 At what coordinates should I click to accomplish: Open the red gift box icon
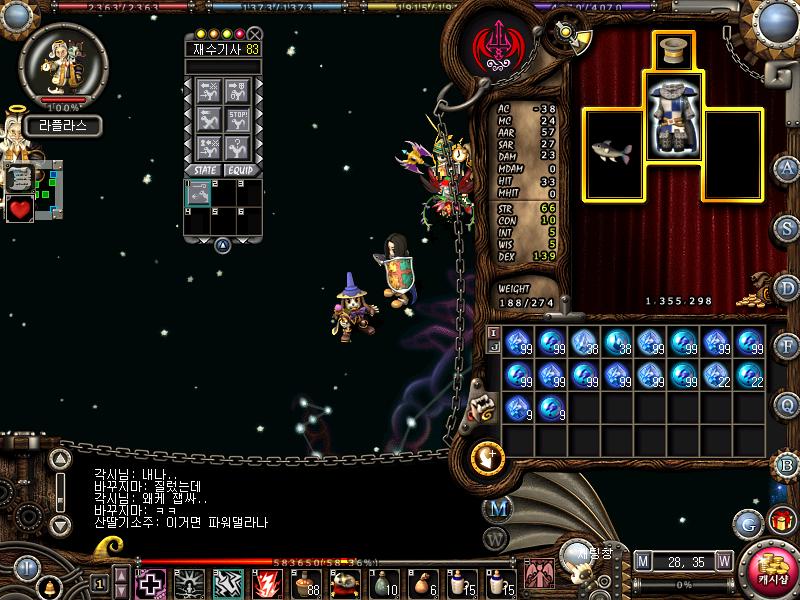780,521
